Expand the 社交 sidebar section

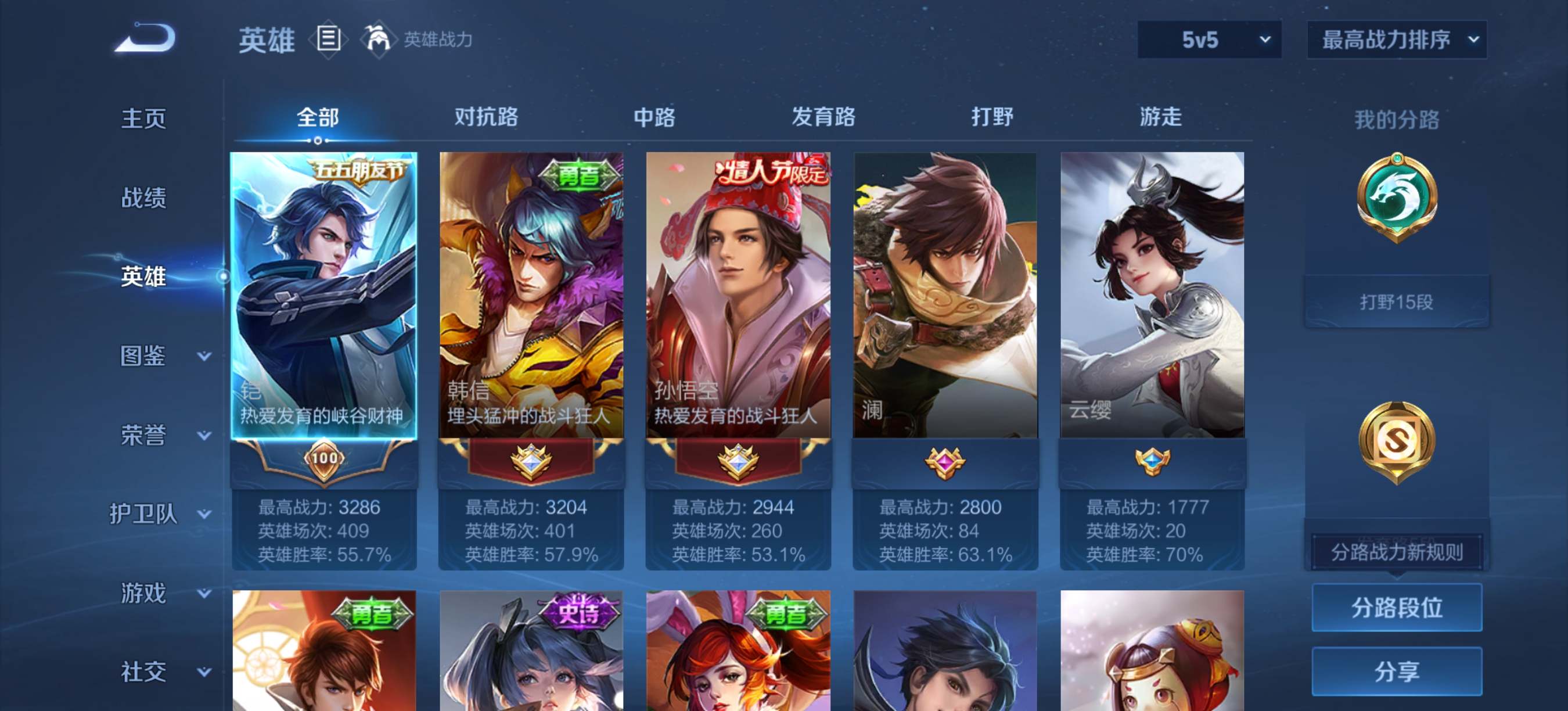coord(146,671)
